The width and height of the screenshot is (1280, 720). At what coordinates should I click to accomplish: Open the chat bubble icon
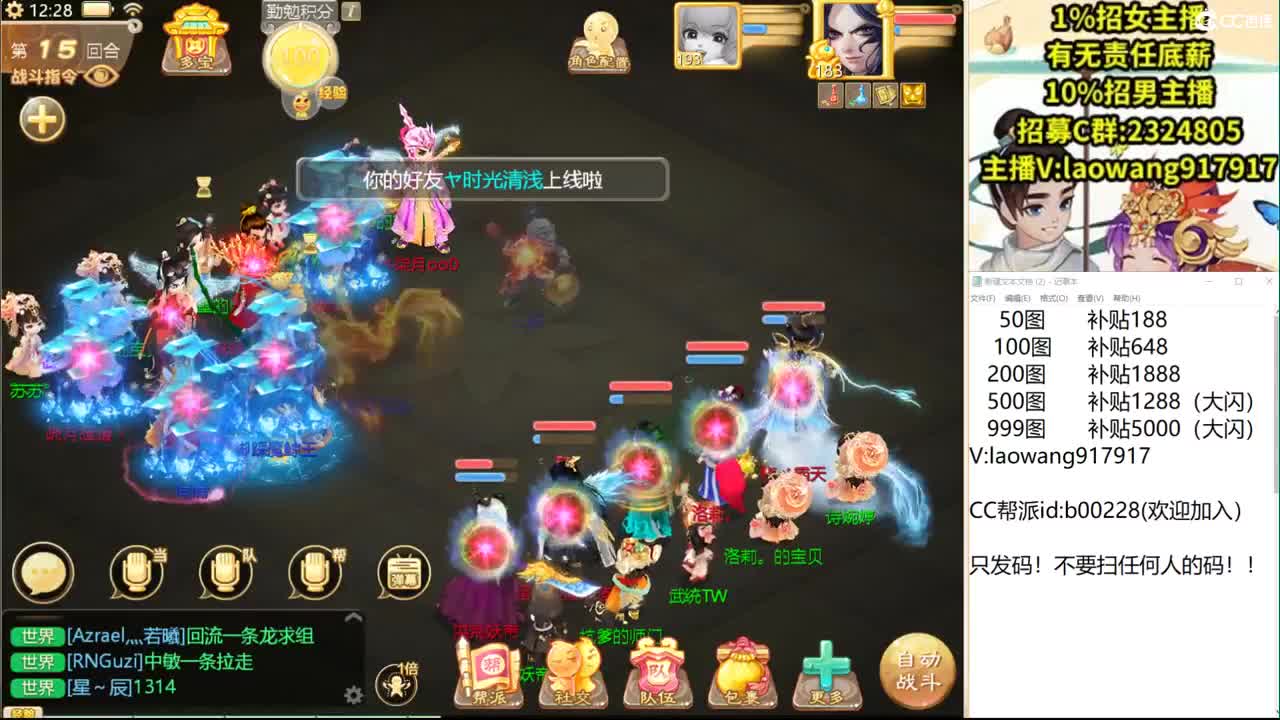click(42, 570)
